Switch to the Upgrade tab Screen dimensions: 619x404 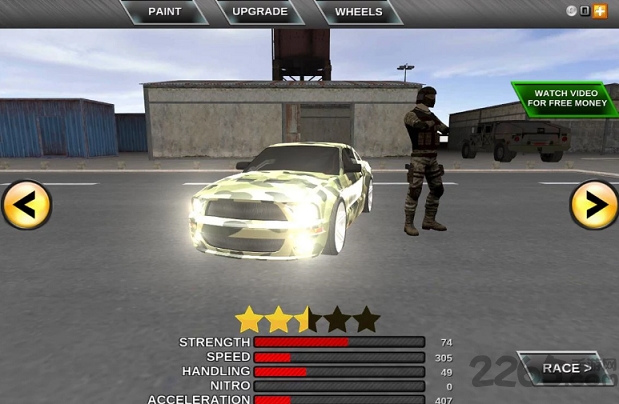click(x=260, y=12)
